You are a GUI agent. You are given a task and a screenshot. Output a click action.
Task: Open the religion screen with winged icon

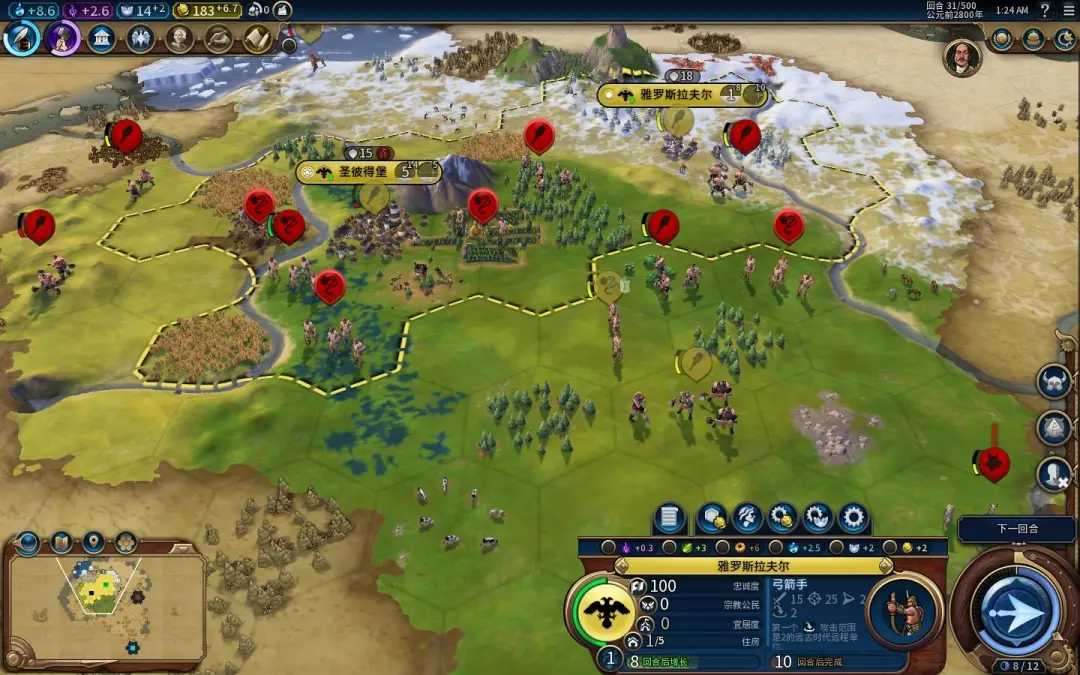pos(140,38)
